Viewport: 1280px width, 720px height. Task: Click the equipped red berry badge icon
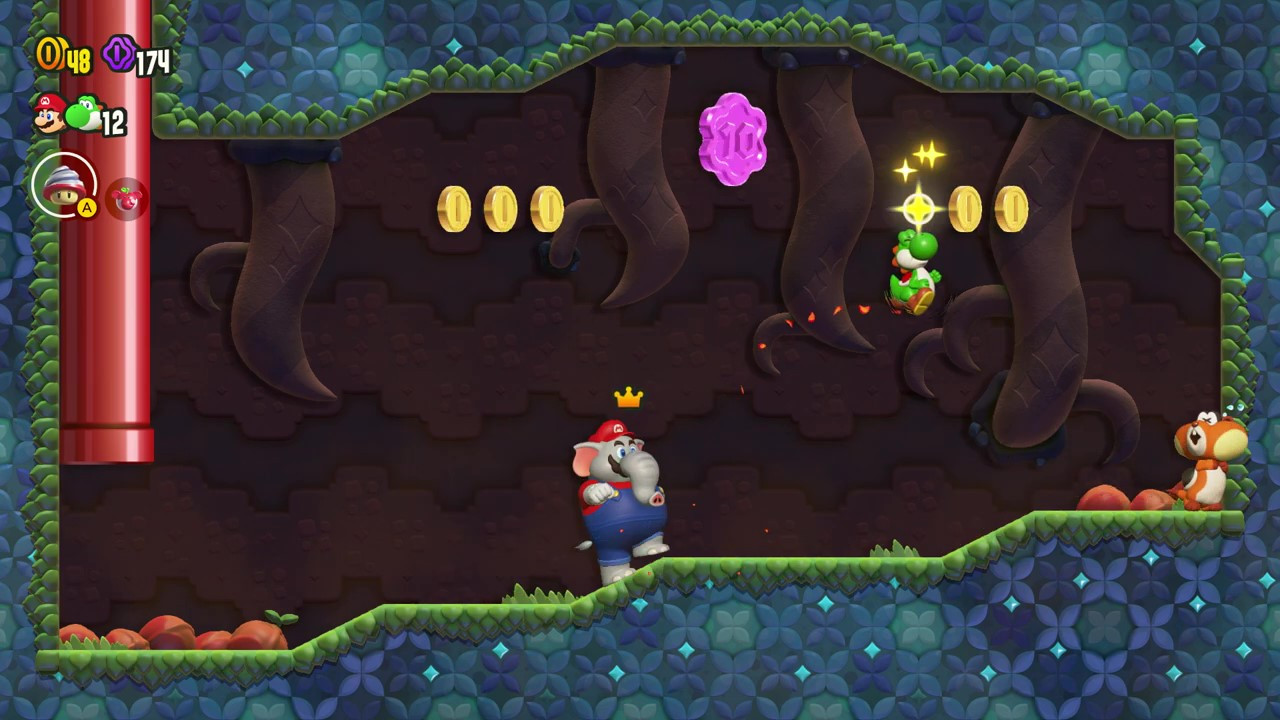click(127, 199)
